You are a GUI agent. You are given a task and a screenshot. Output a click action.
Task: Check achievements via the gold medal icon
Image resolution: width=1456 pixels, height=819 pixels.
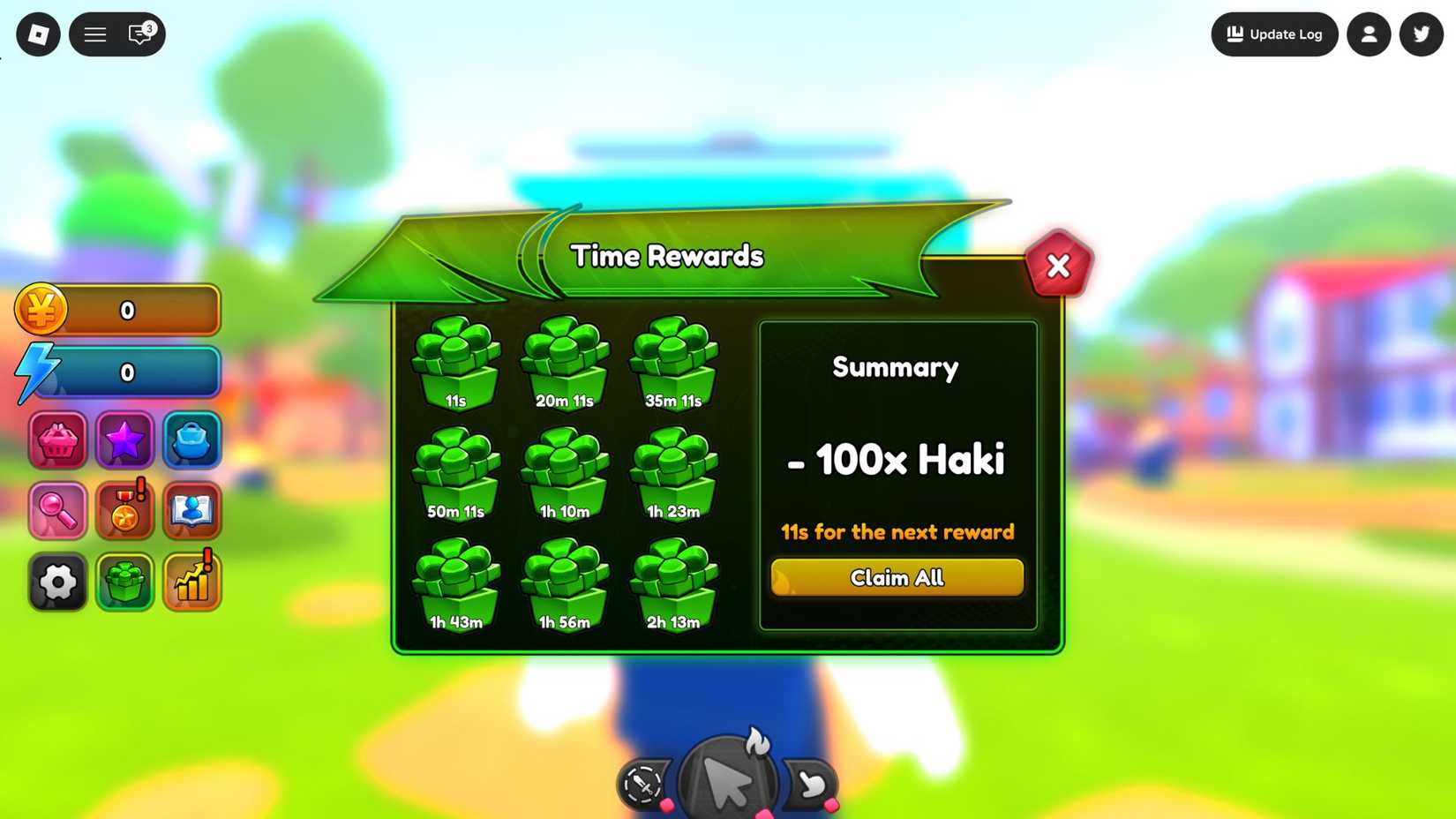pyautogui.click(x=124, y=510)
